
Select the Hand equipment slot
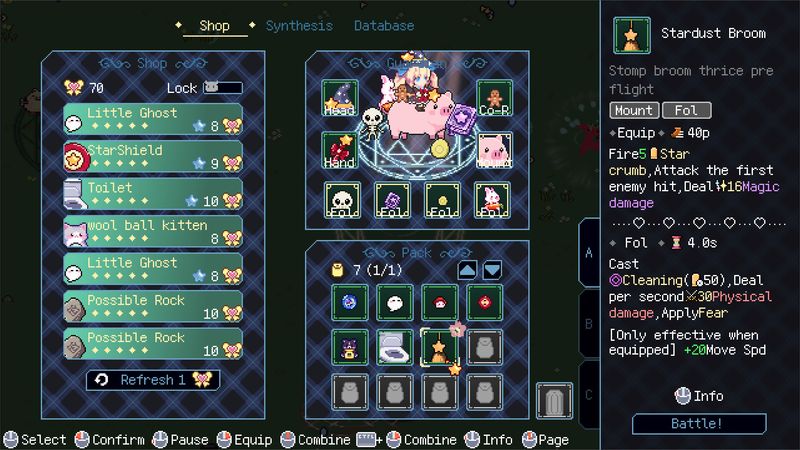pyautogui.click(x=340, y=150)
